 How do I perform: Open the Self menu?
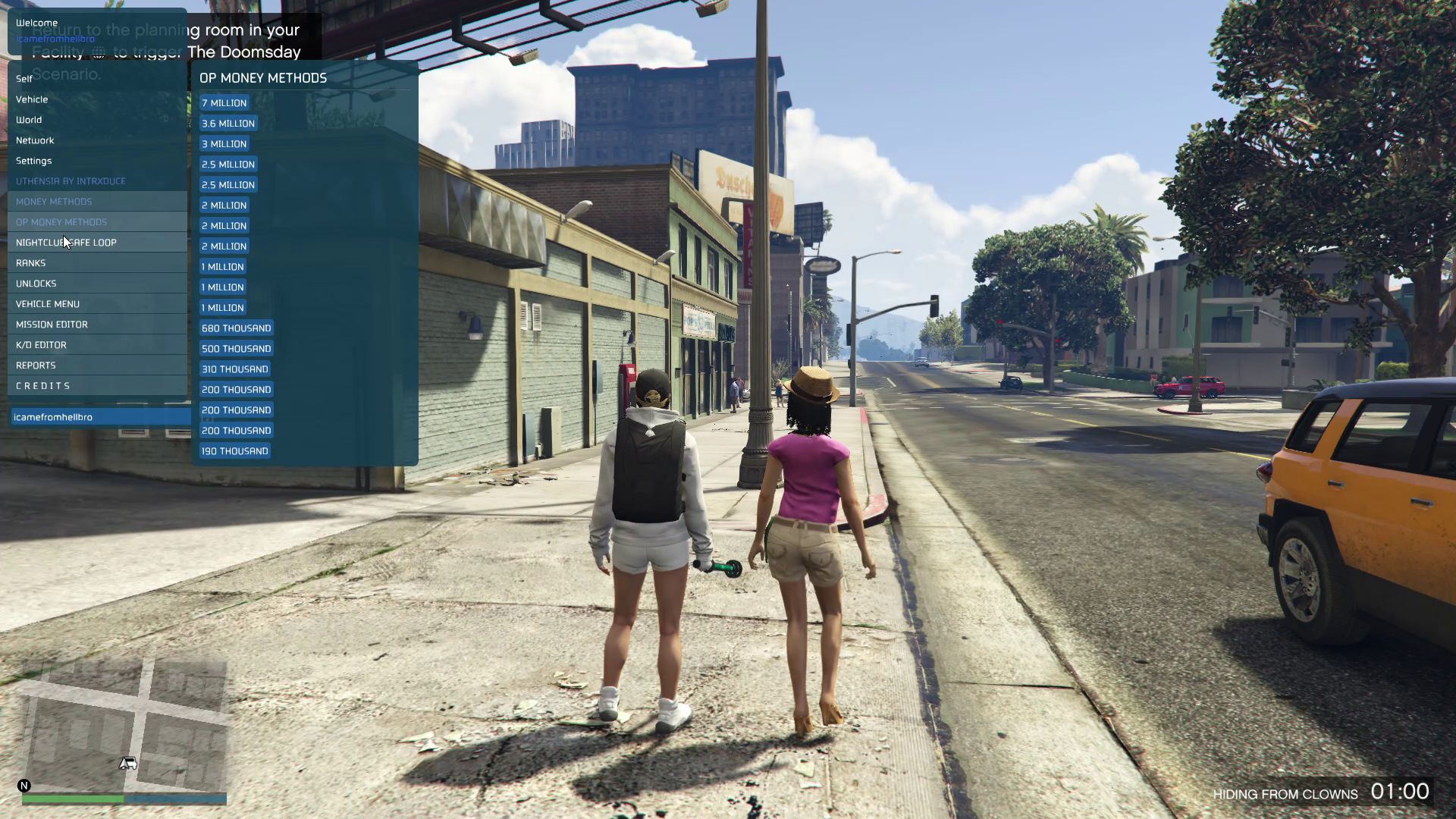point(24,79)
